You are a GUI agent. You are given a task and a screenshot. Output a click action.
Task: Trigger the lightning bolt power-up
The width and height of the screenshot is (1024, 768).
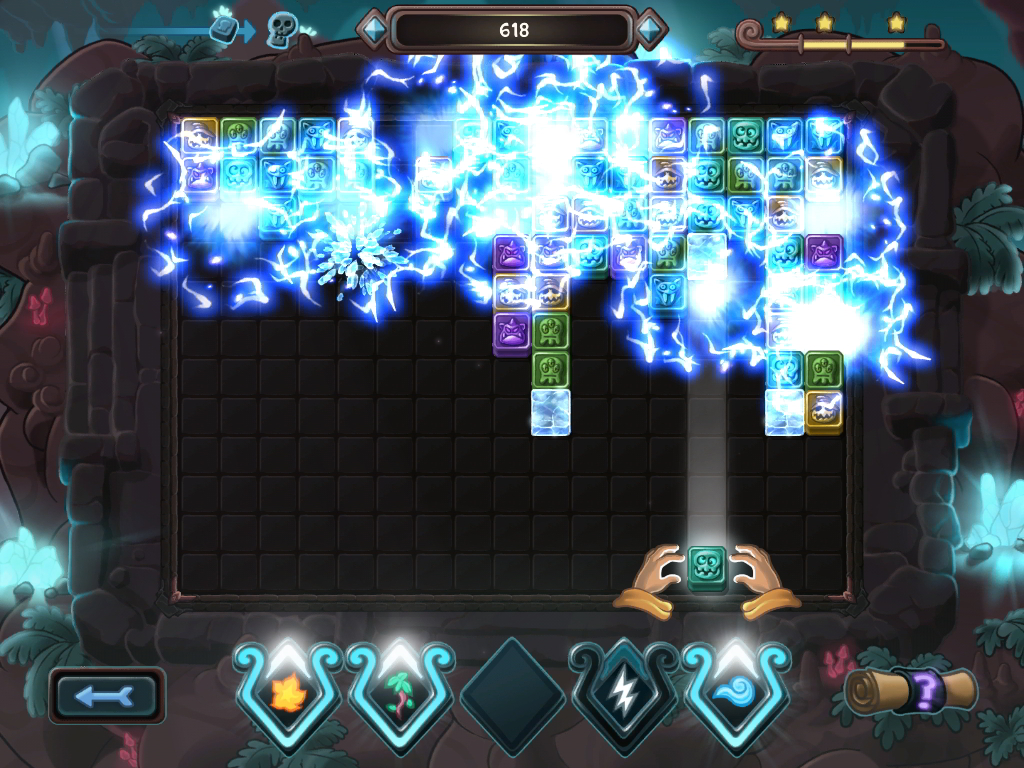(x=623, y=690)
